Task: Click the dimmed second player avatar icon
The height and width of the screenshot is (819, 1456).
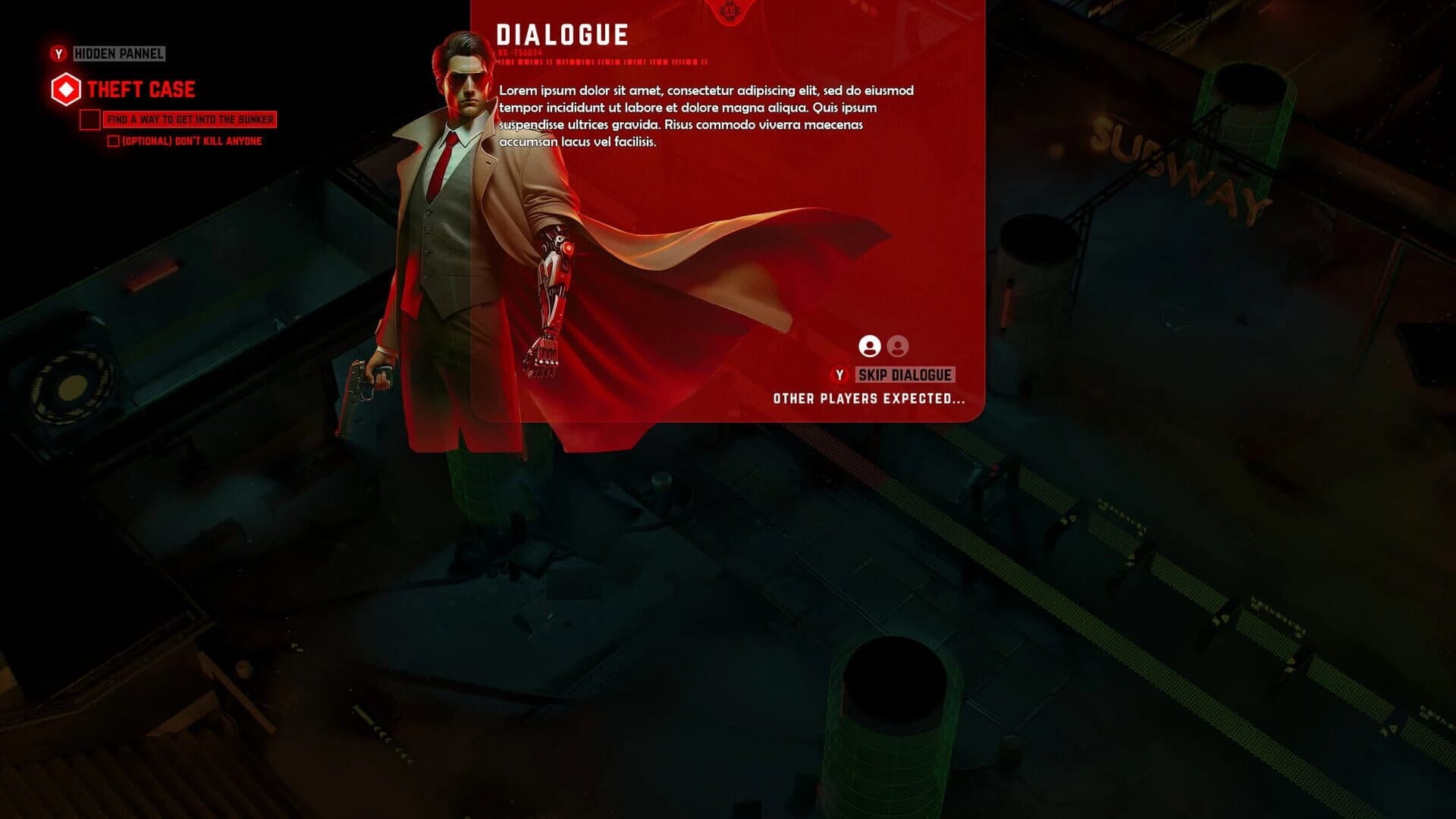Action: 898,347
